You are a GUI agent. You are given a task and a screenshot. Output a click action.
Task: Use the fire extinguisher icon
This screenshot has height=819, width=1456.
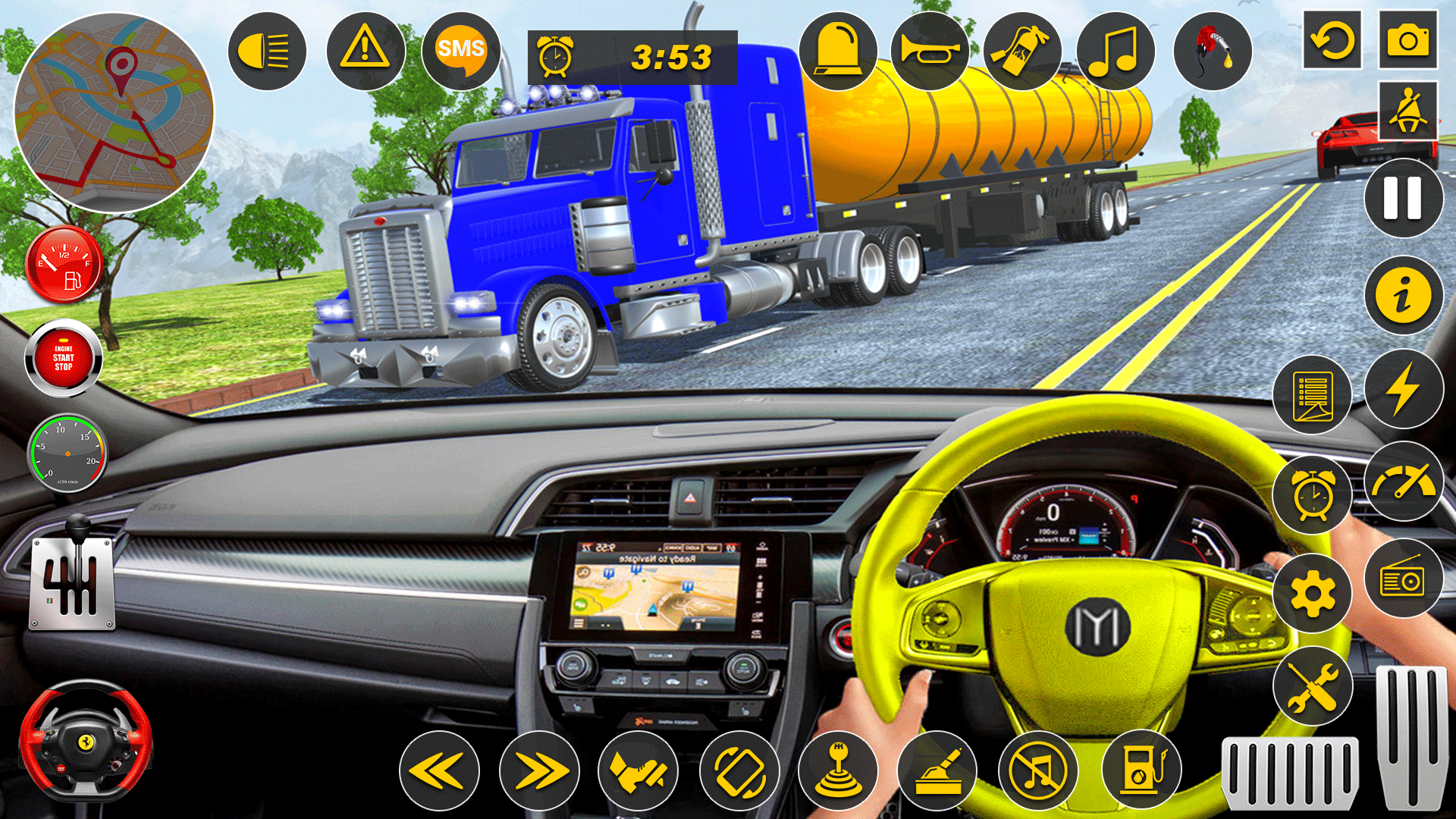(1021, 52)
